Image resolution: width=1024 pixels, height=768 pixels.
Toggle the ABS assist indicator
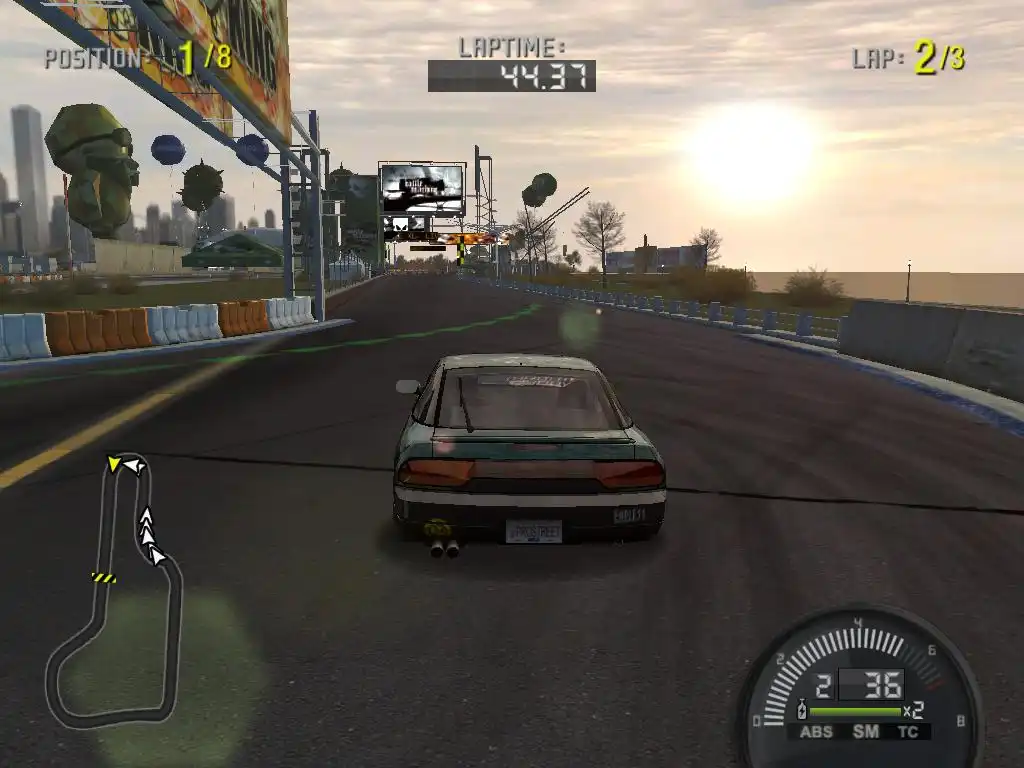[816, 732]
